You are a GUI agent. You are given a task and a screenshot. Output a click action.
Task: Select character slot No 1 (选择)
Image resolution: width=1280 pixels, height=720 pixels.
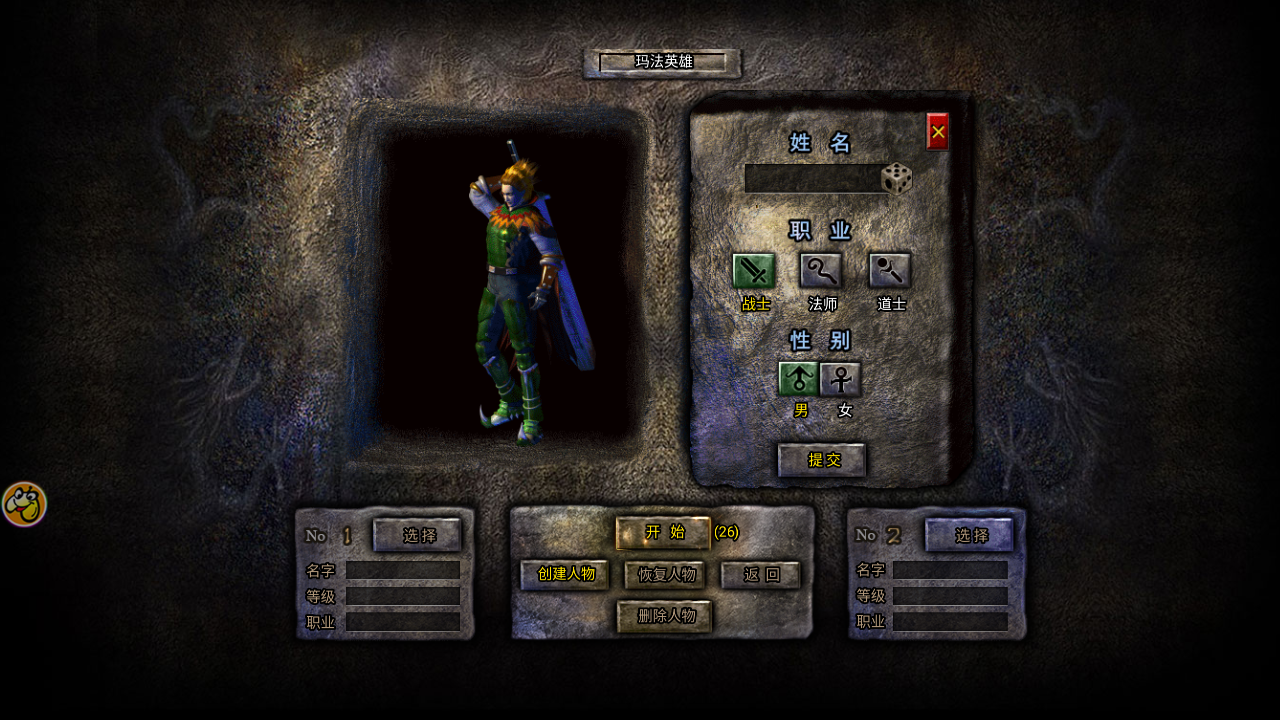418,535
